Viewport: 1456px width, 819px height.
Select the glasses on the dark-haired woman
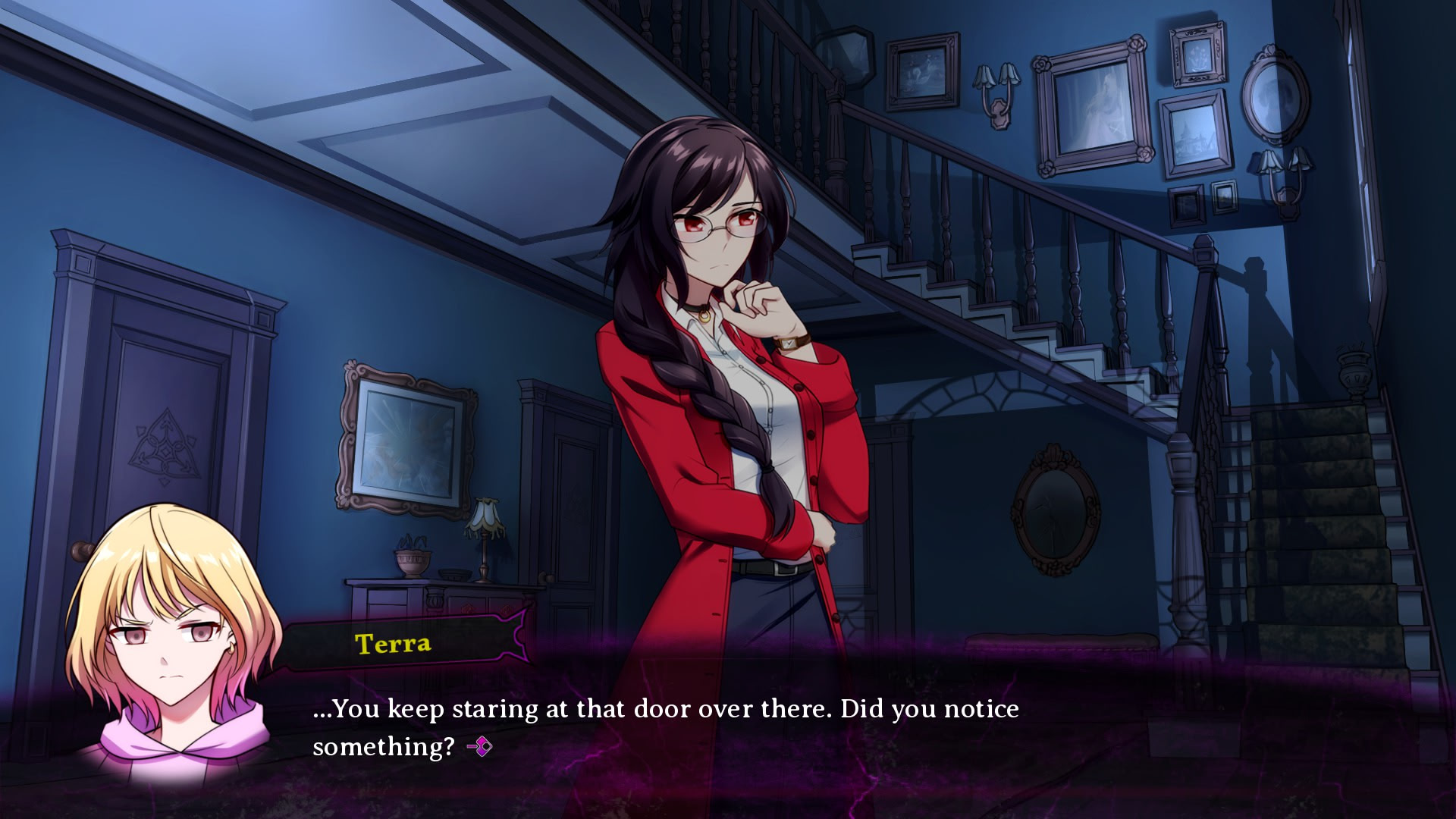pos(719,227)
